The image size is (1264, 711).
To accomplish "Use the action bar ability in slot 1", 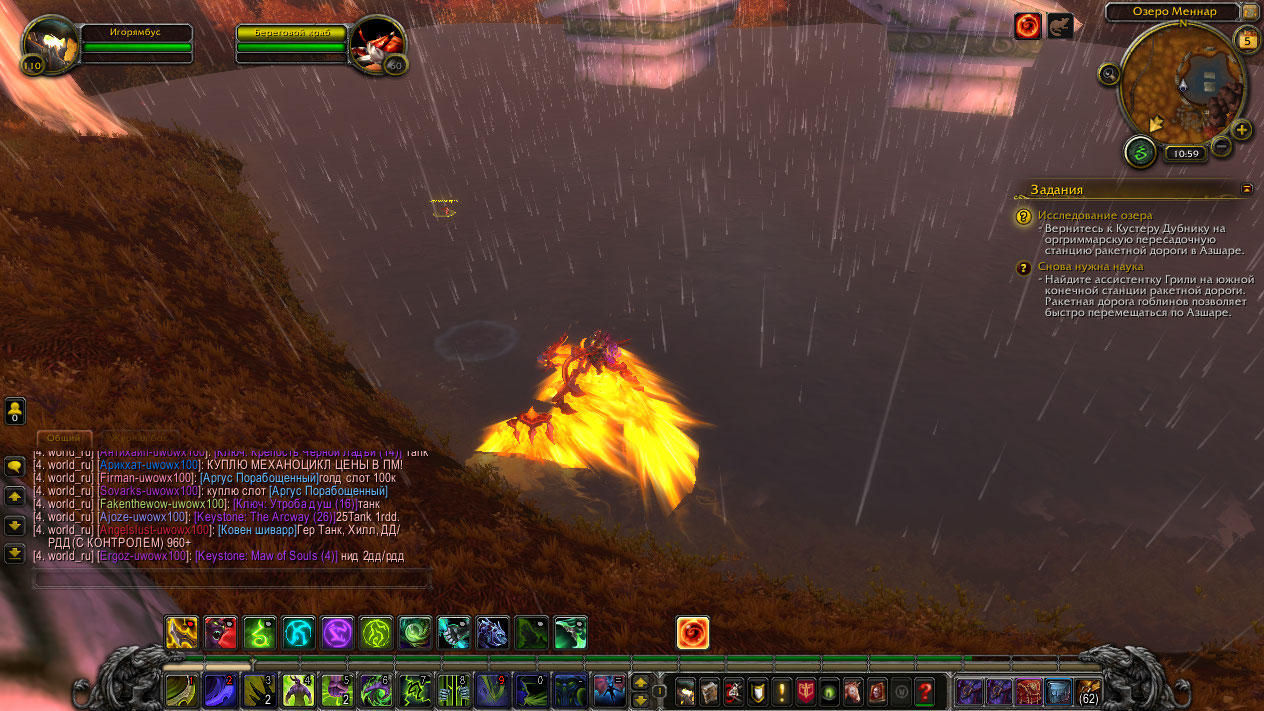I will coord(181,691).
